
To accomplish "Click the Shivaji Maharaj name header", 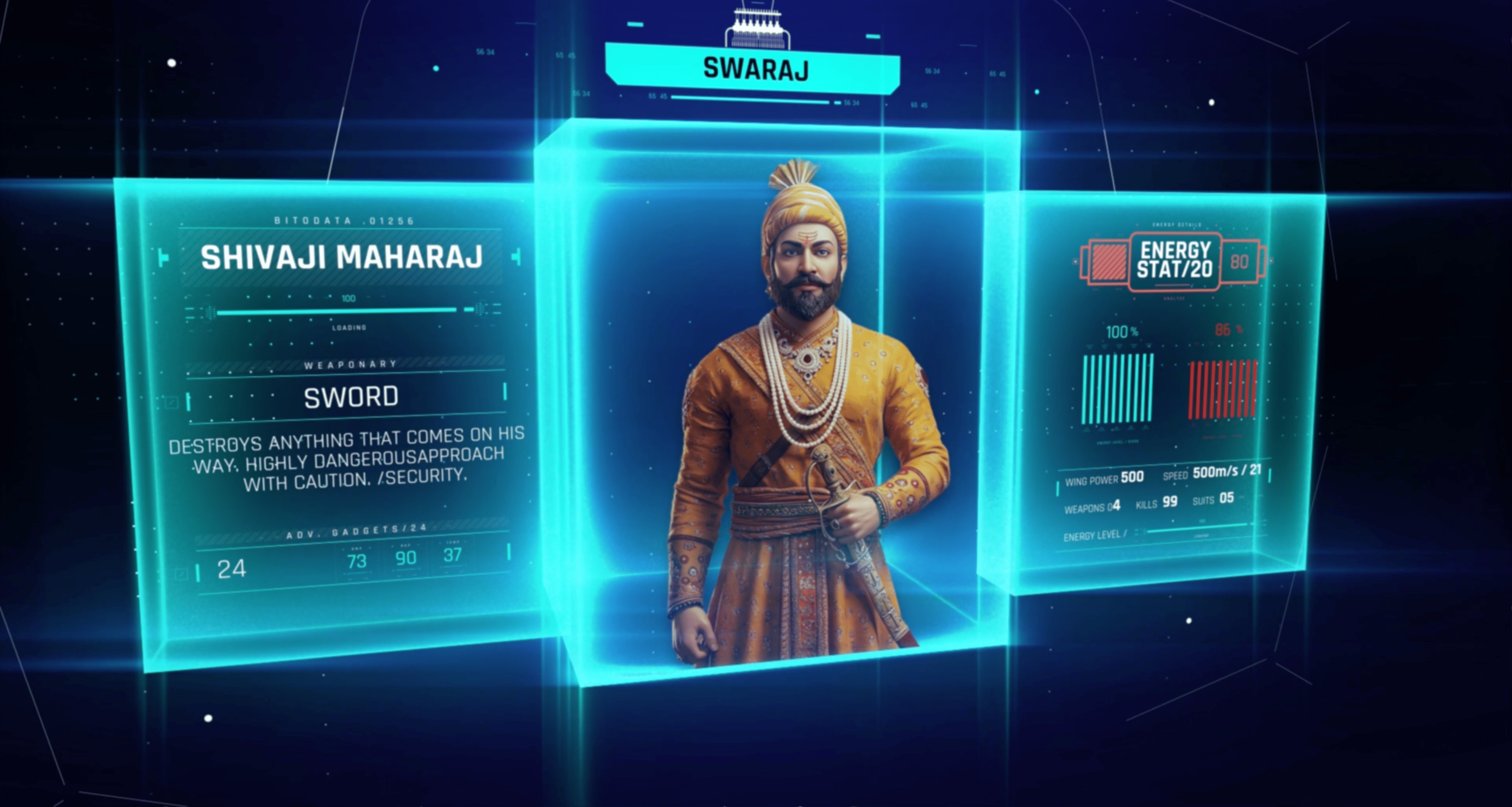I will [342, 257].
